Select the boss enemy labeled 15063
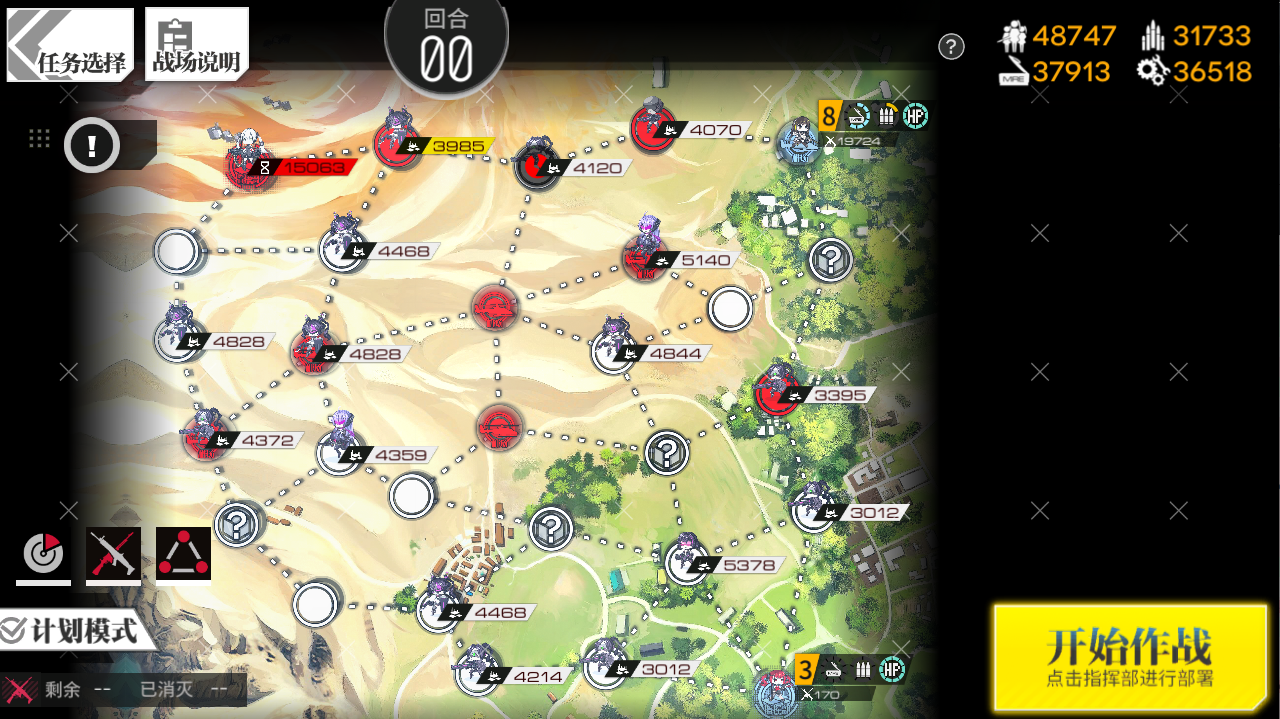Viewport: 1280px width, 719px height. click(246, 165)
